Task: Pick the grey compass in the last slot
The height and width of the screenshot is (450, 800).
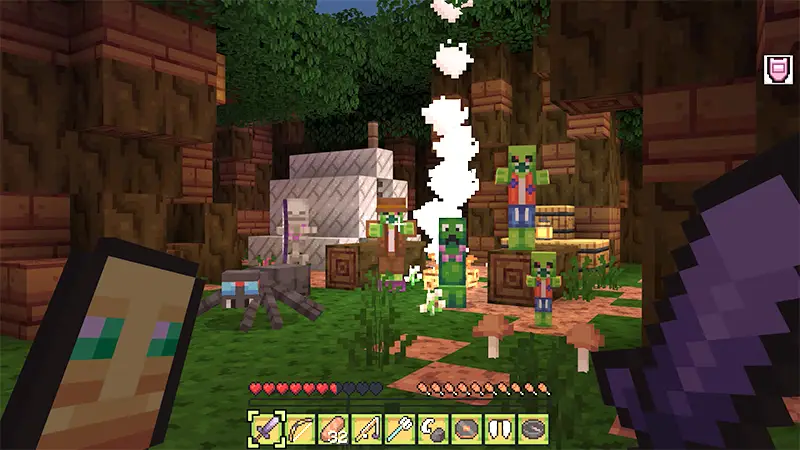Action: [533, 428]
